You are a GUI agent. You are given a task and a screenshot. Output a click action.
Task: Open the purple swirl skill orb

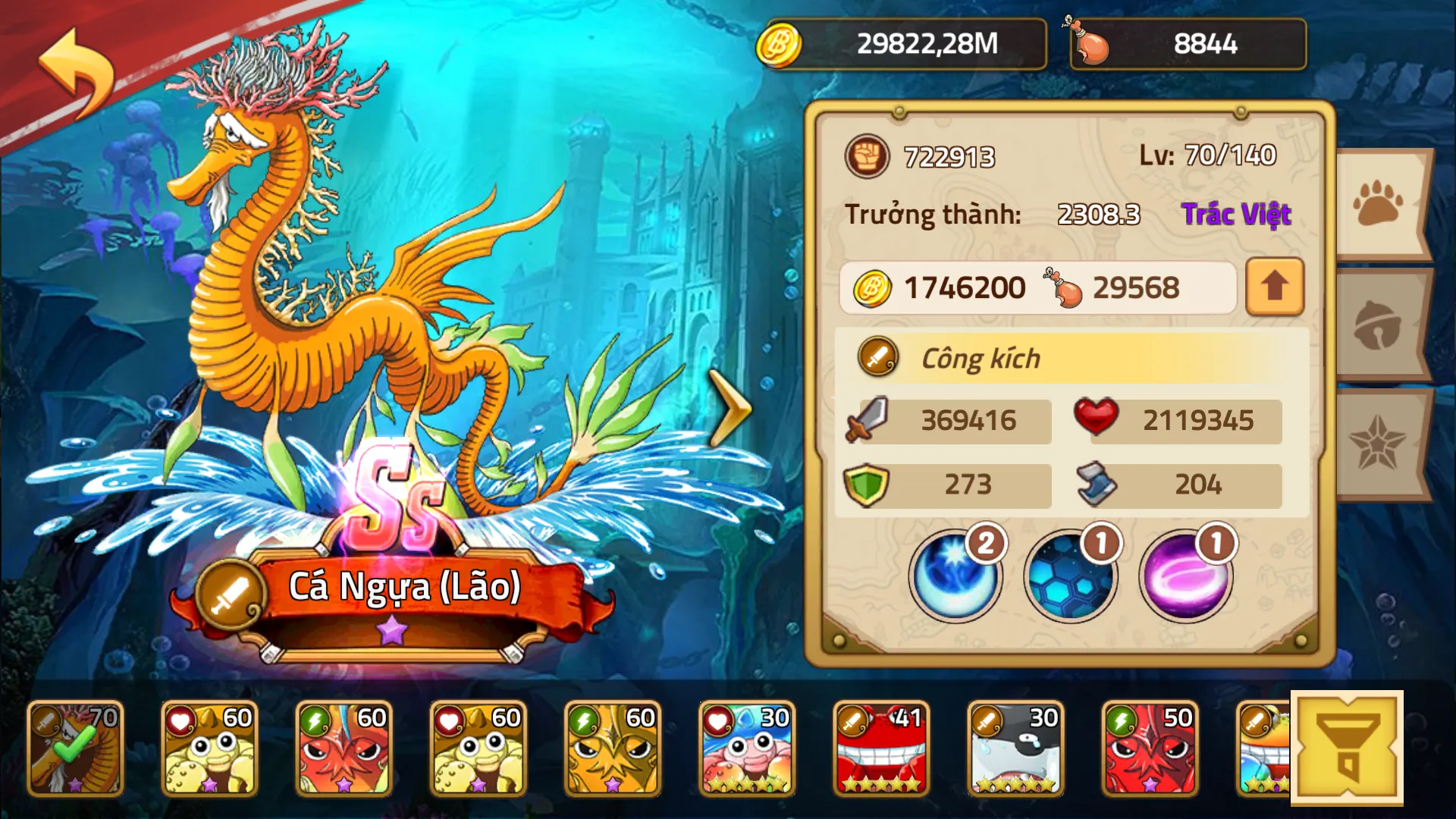click(1185, 576)
